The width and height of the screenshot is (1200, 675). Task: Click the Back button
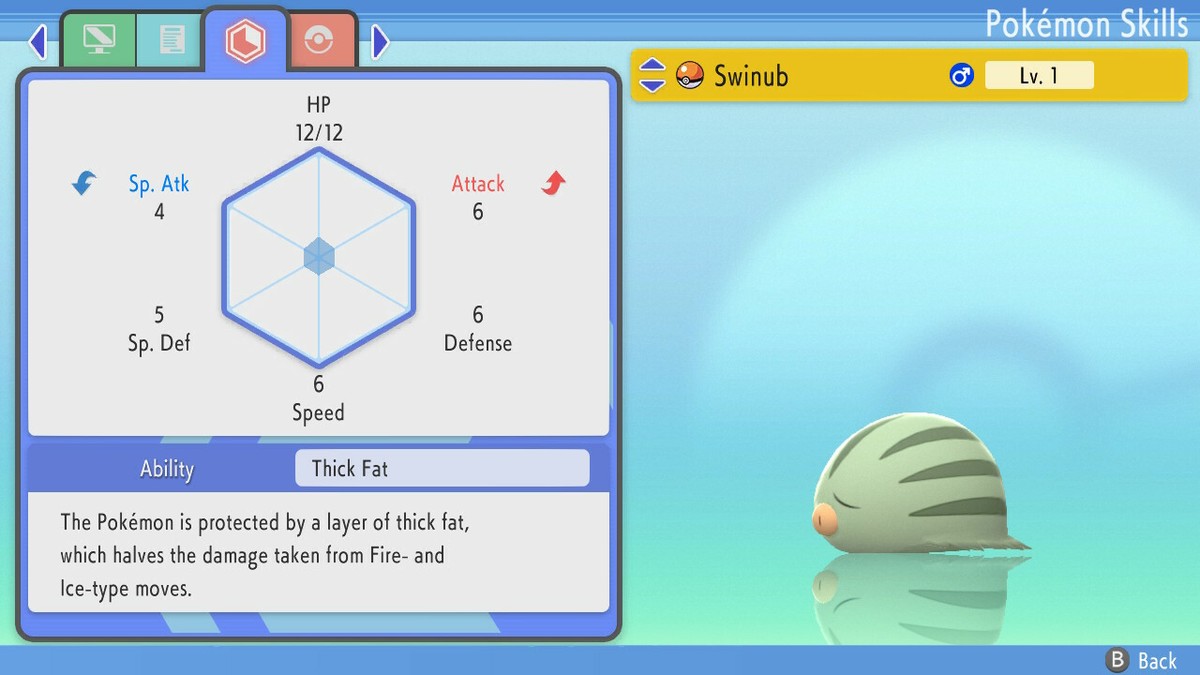tap(1142, 660)
